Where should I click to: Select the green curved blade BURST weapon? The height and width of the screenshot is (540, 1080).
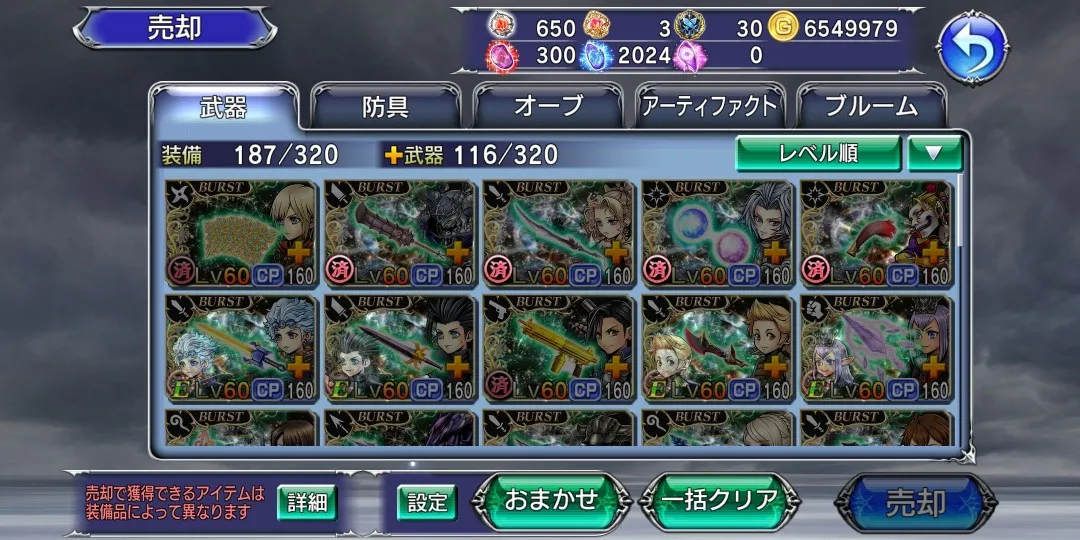[558, 234]
